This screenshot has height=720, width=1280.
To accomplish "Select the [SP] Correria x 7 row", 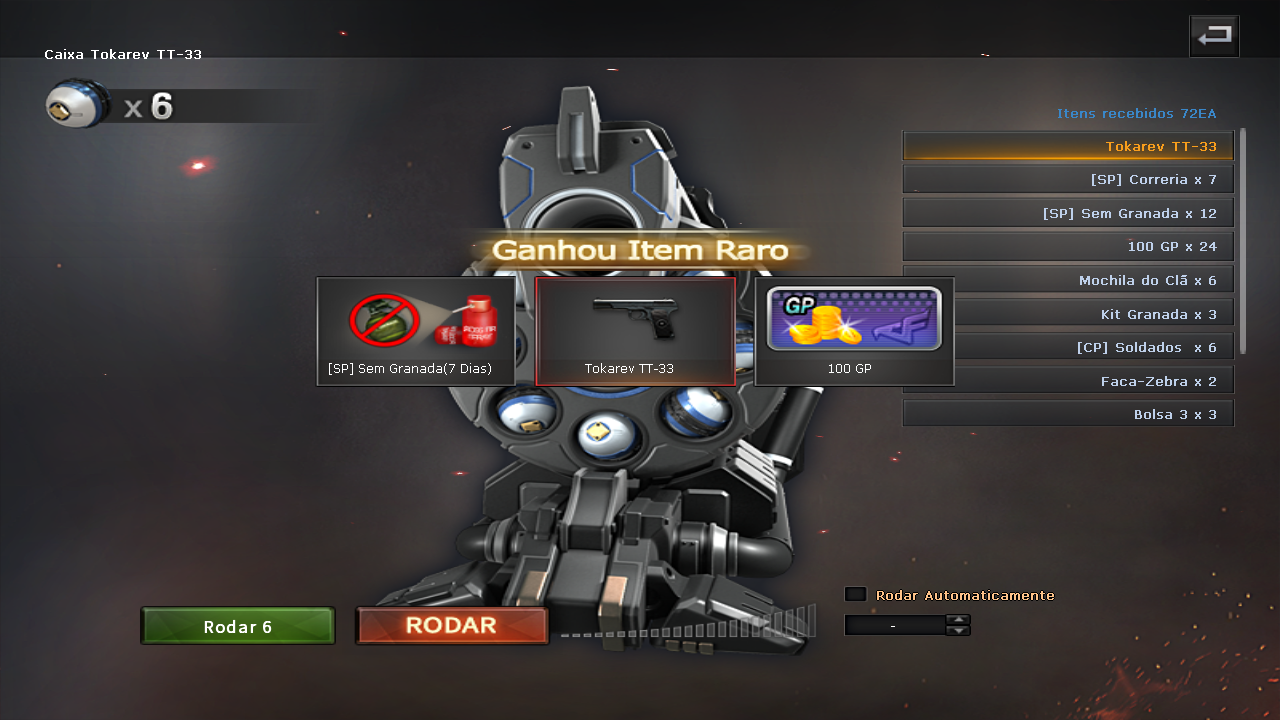I will click(1068, 180).
